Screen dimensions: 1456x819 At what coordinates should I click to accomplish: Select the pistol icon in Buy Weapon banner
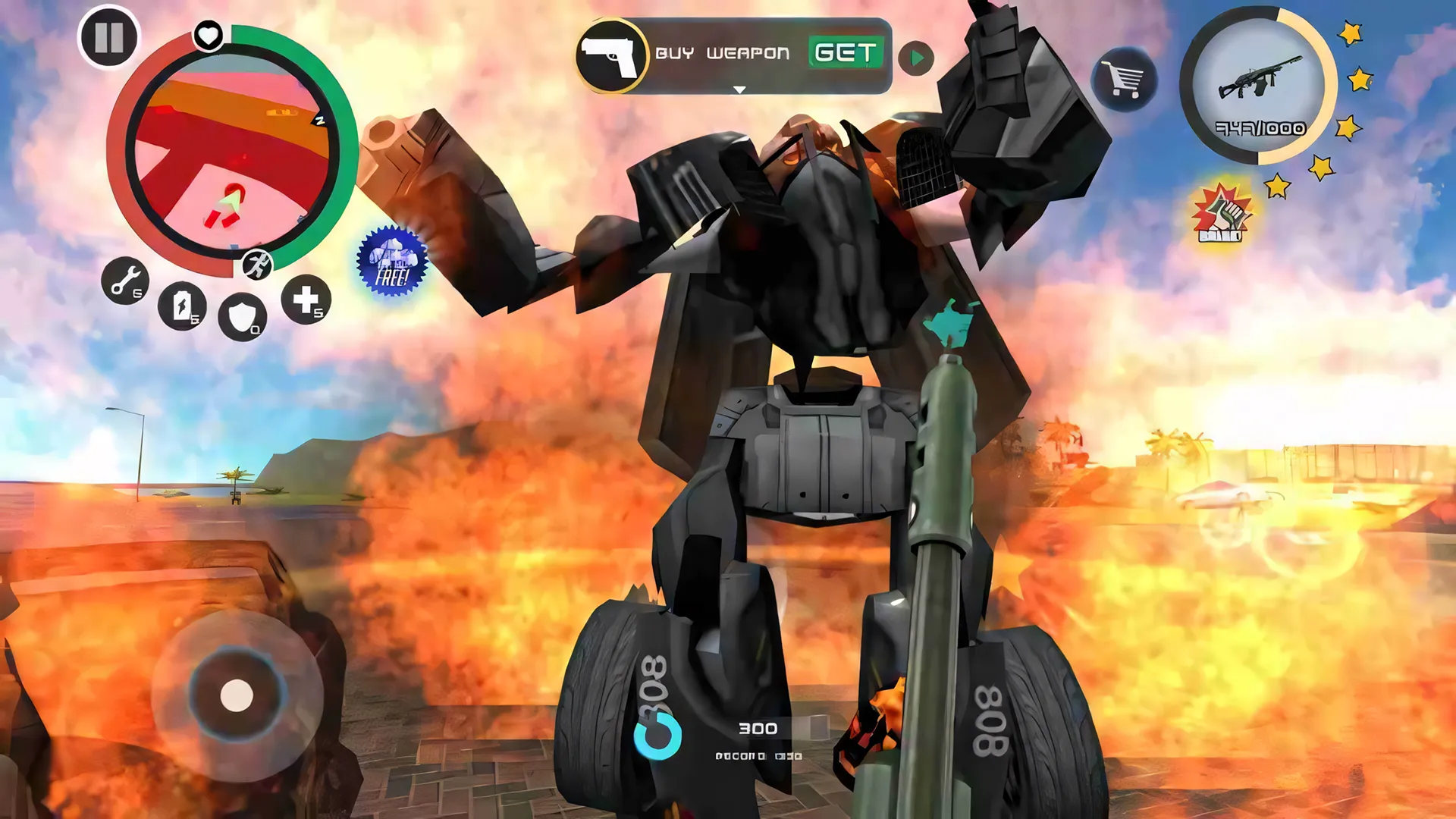(610, 55)
